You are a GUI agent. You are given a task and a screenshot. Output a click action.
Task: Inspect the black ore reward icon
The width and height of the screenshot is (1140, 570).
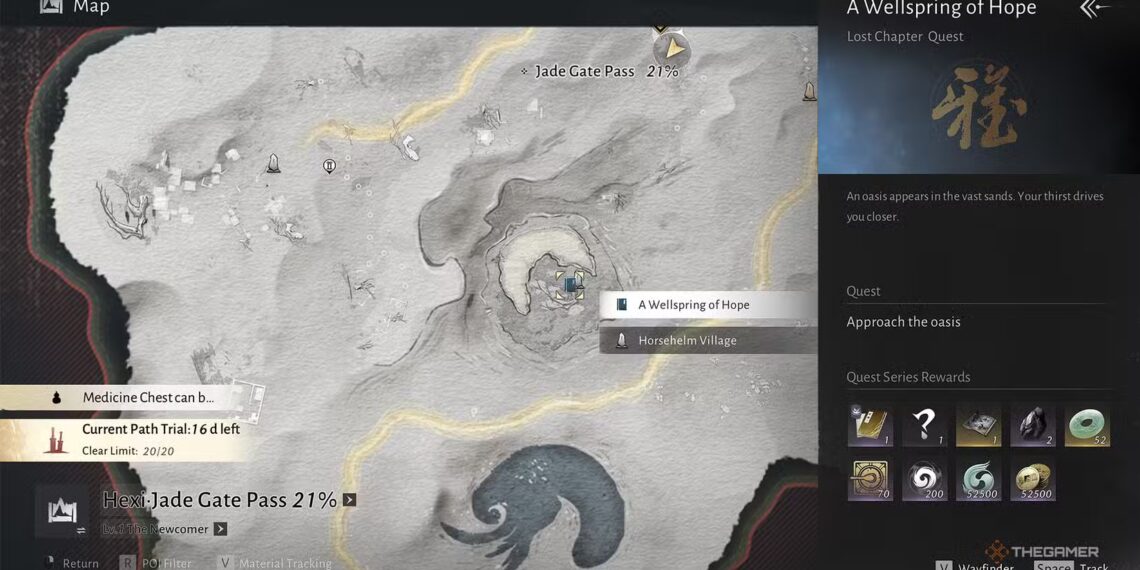coord(1032,425)
